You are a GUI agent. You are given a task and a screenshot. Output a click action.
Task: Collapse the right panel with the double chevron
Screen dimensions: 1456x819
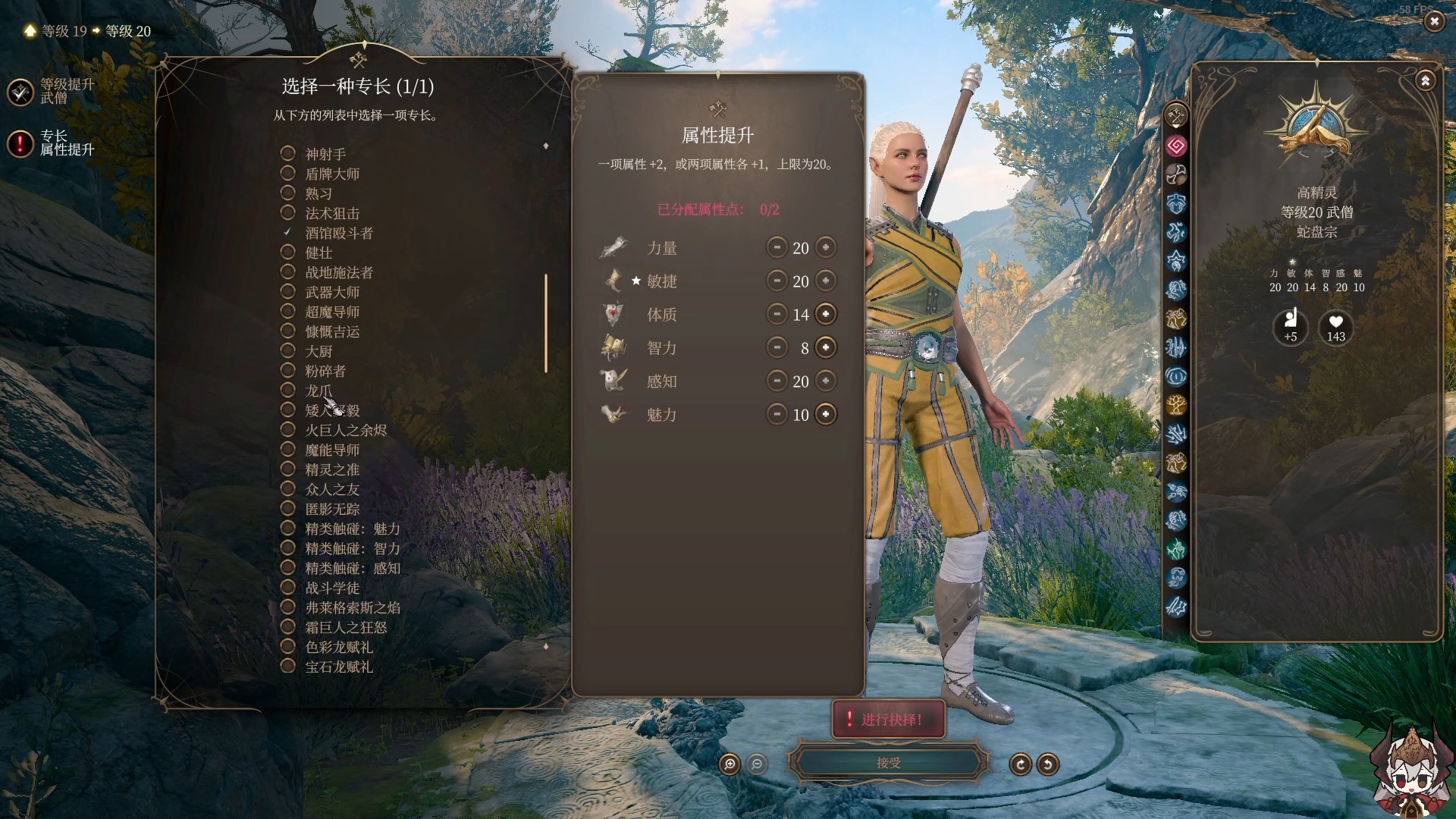tap(1426, 79)
